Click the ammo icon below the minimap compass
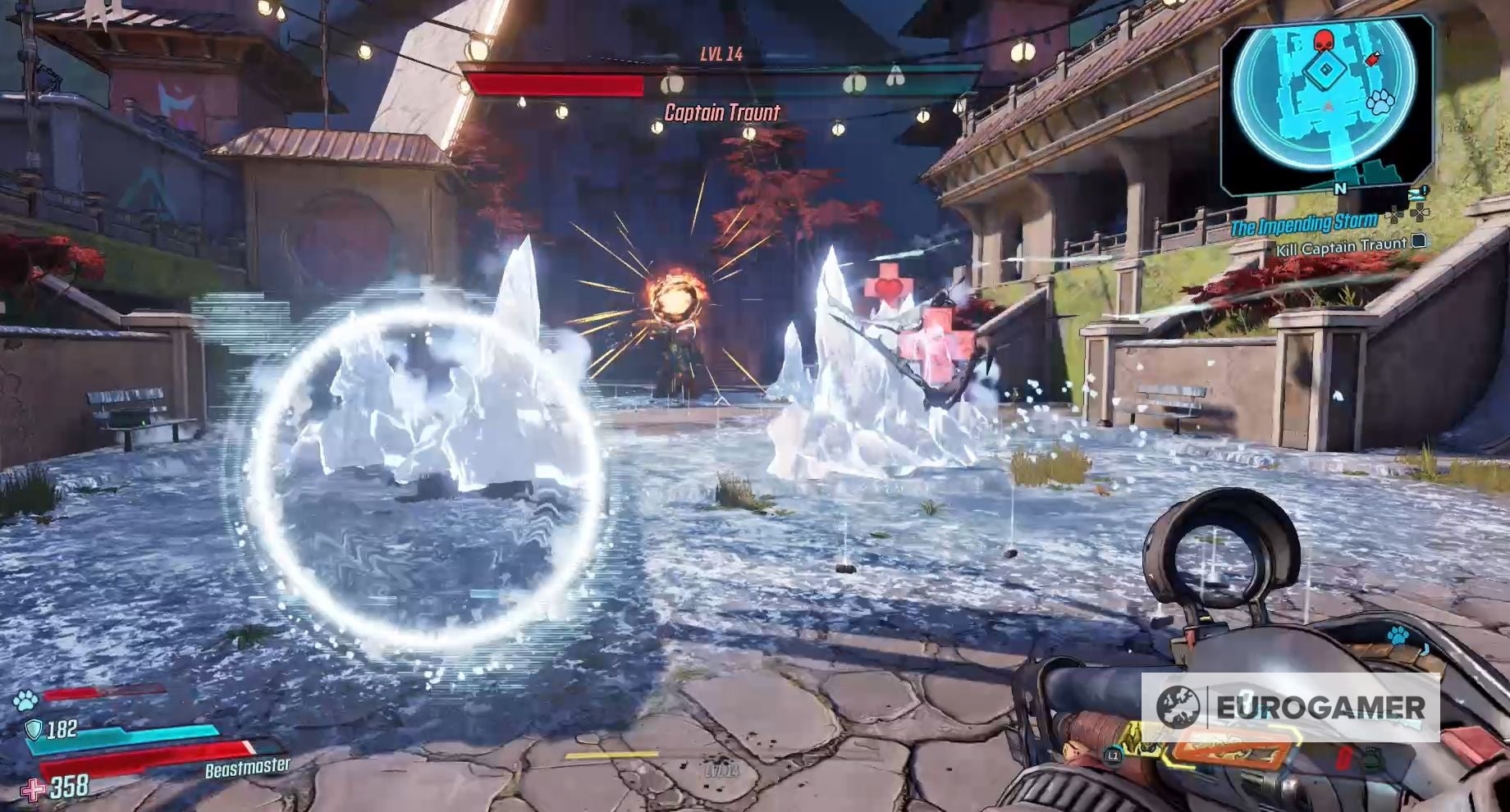1510x812 pixels. pos(1417,194)
